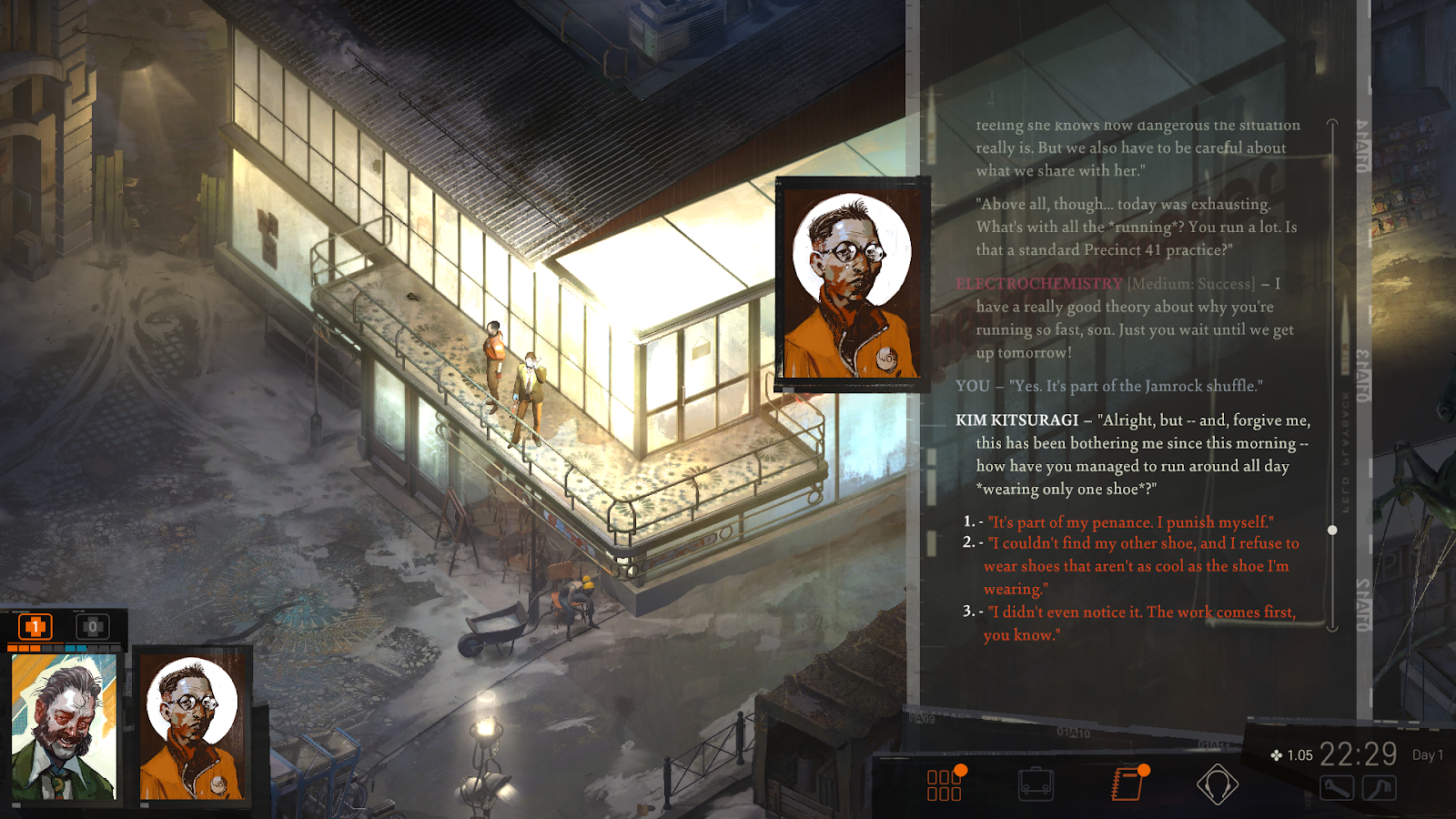
Task: Use the grey morale heal button
Action: pyautogui.click(x=92, y=626)
